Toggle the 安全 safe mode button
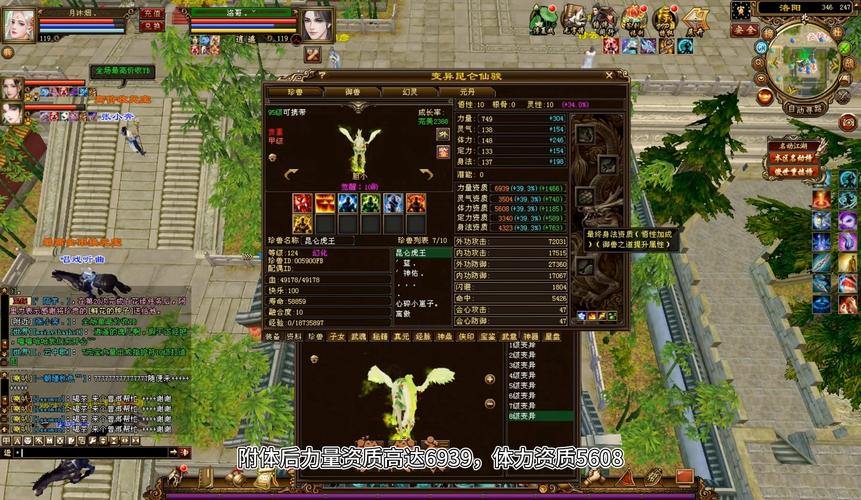861x500 pixels. tap(744, 31)
